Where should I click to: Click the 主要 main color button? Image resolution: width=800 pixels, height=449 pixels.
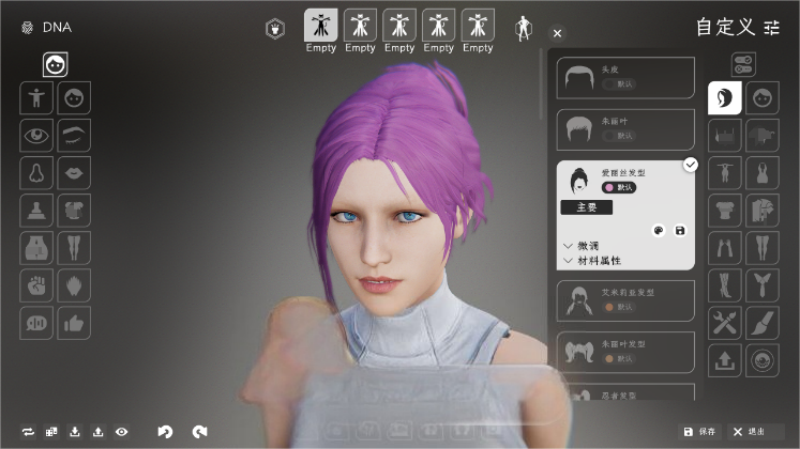pyautogui.click(x=586, y=208)
